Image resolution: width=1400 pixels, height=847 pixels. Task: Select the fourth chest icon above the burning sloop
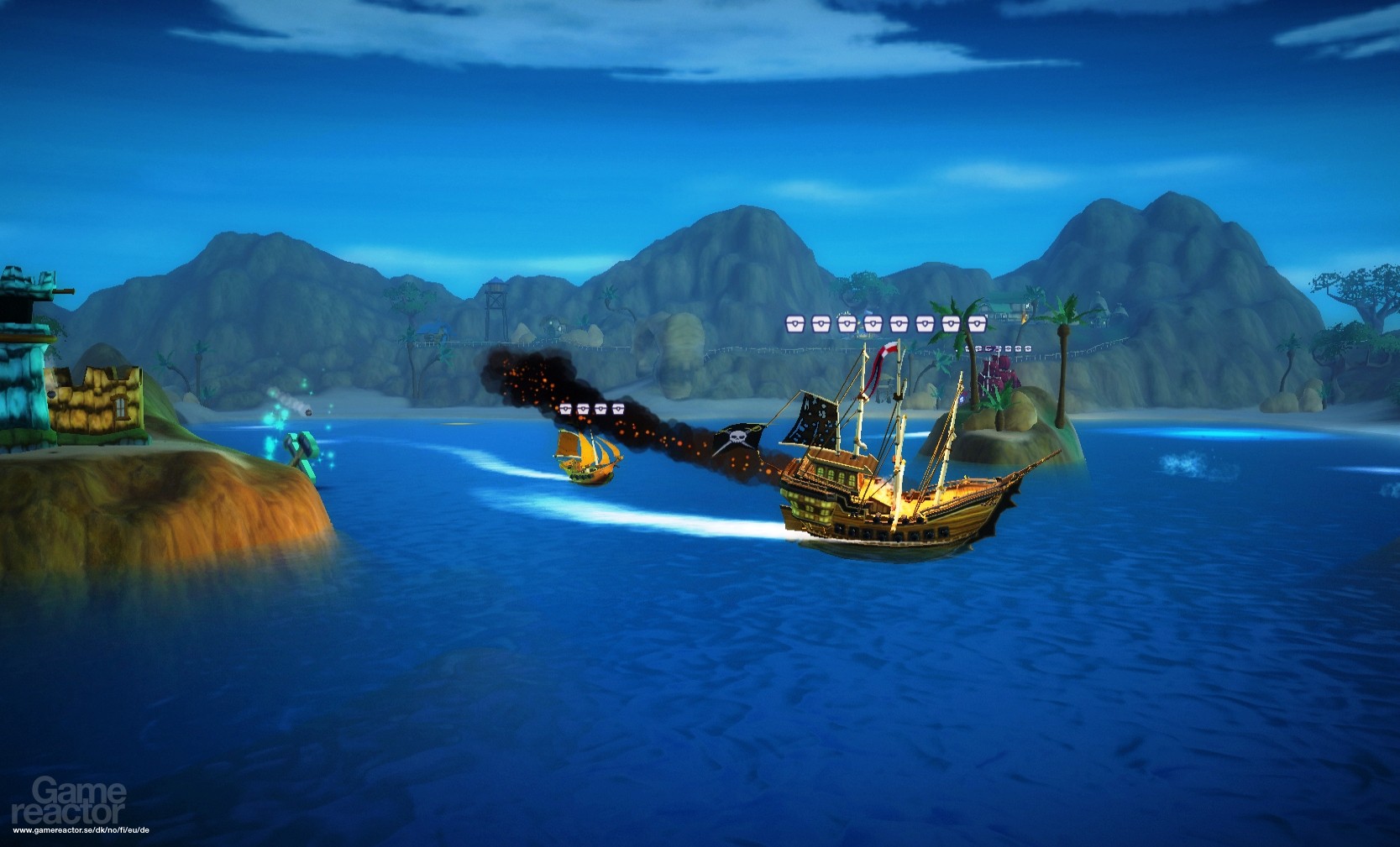click(618, 408)
